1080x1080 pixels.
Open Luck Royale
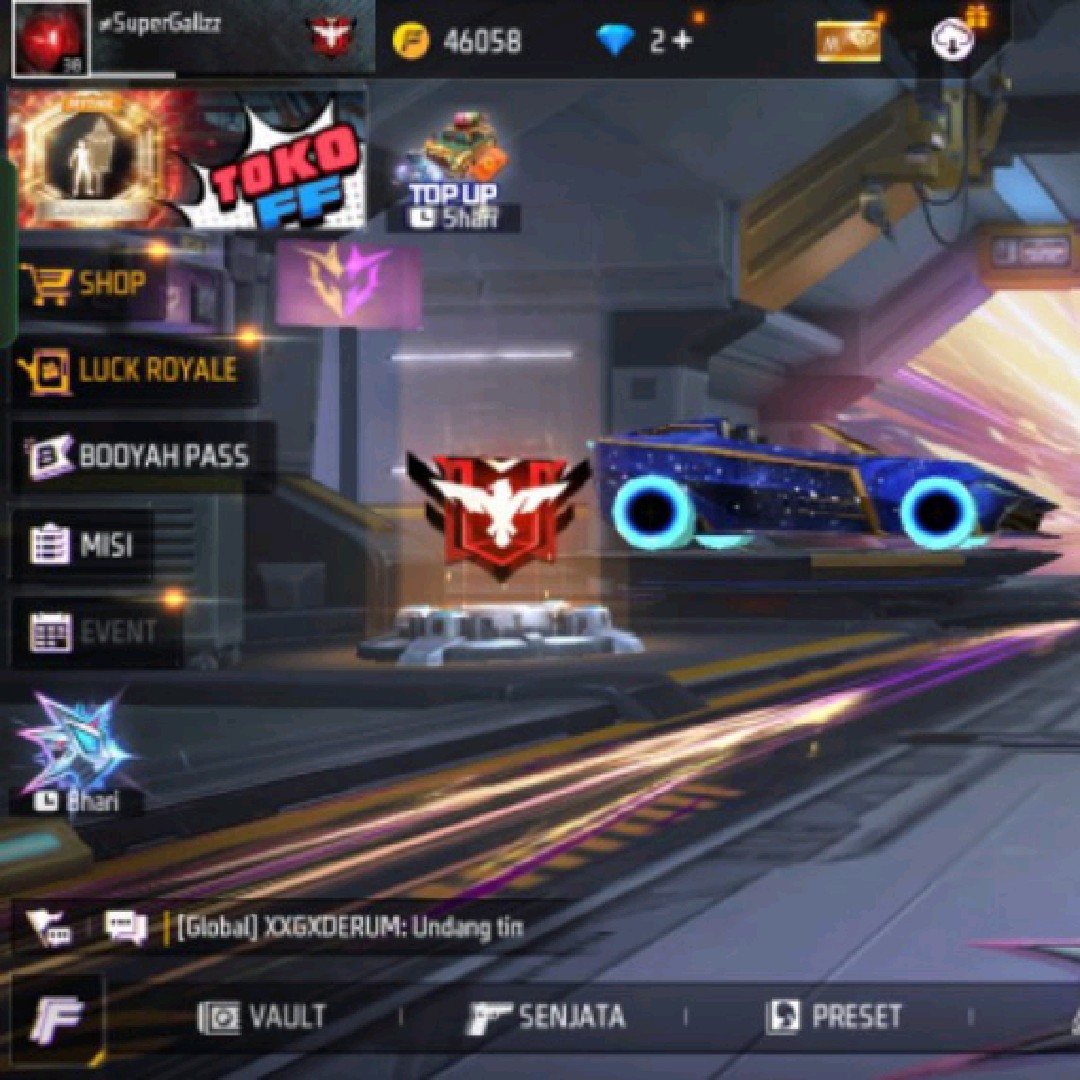132,370
